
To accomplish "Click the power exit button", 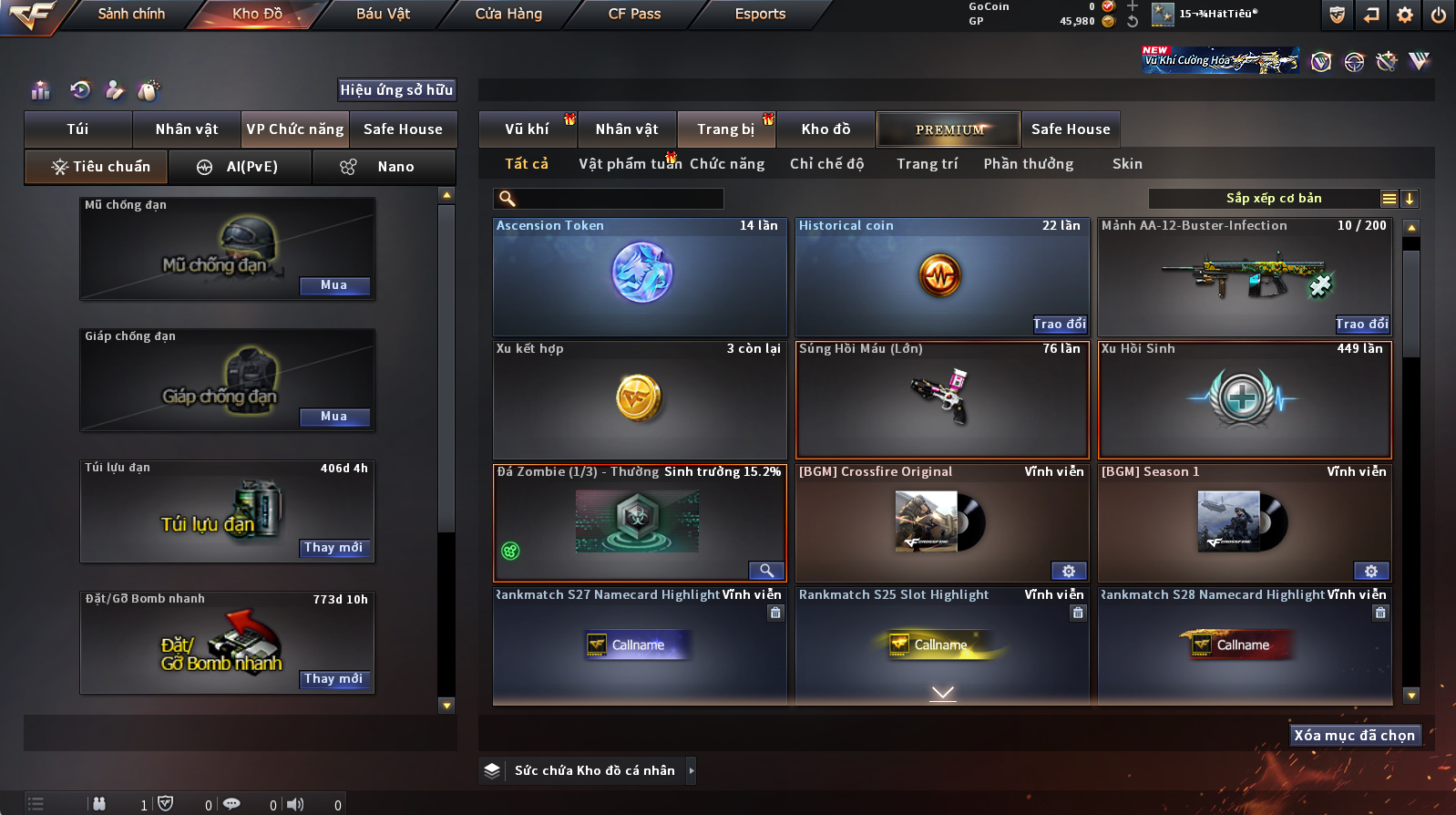I will coord(1438,15).
